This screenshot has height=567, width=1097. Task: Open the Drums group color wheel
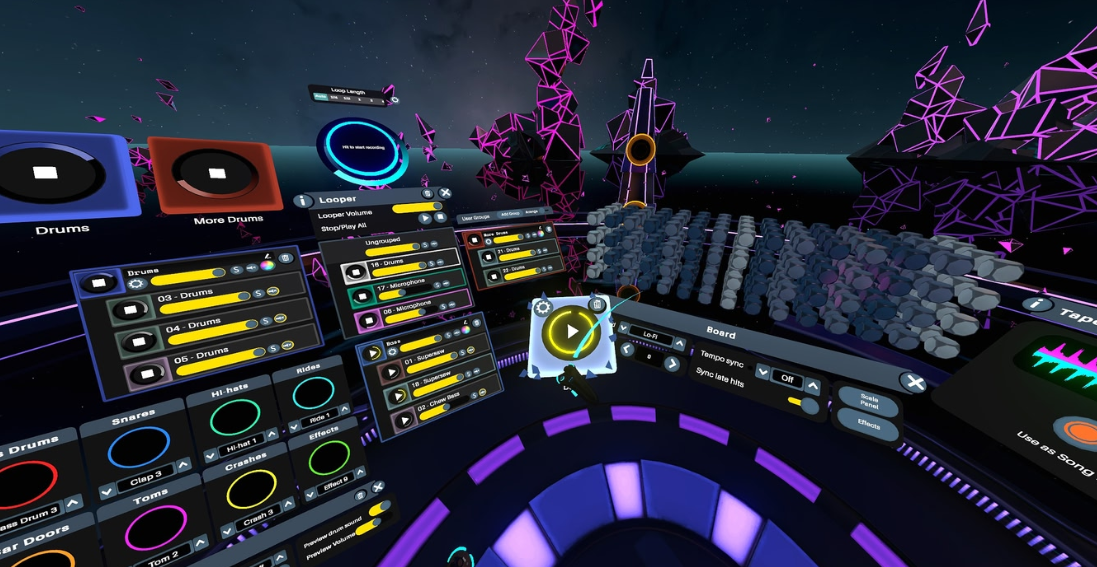coord(267,265)
